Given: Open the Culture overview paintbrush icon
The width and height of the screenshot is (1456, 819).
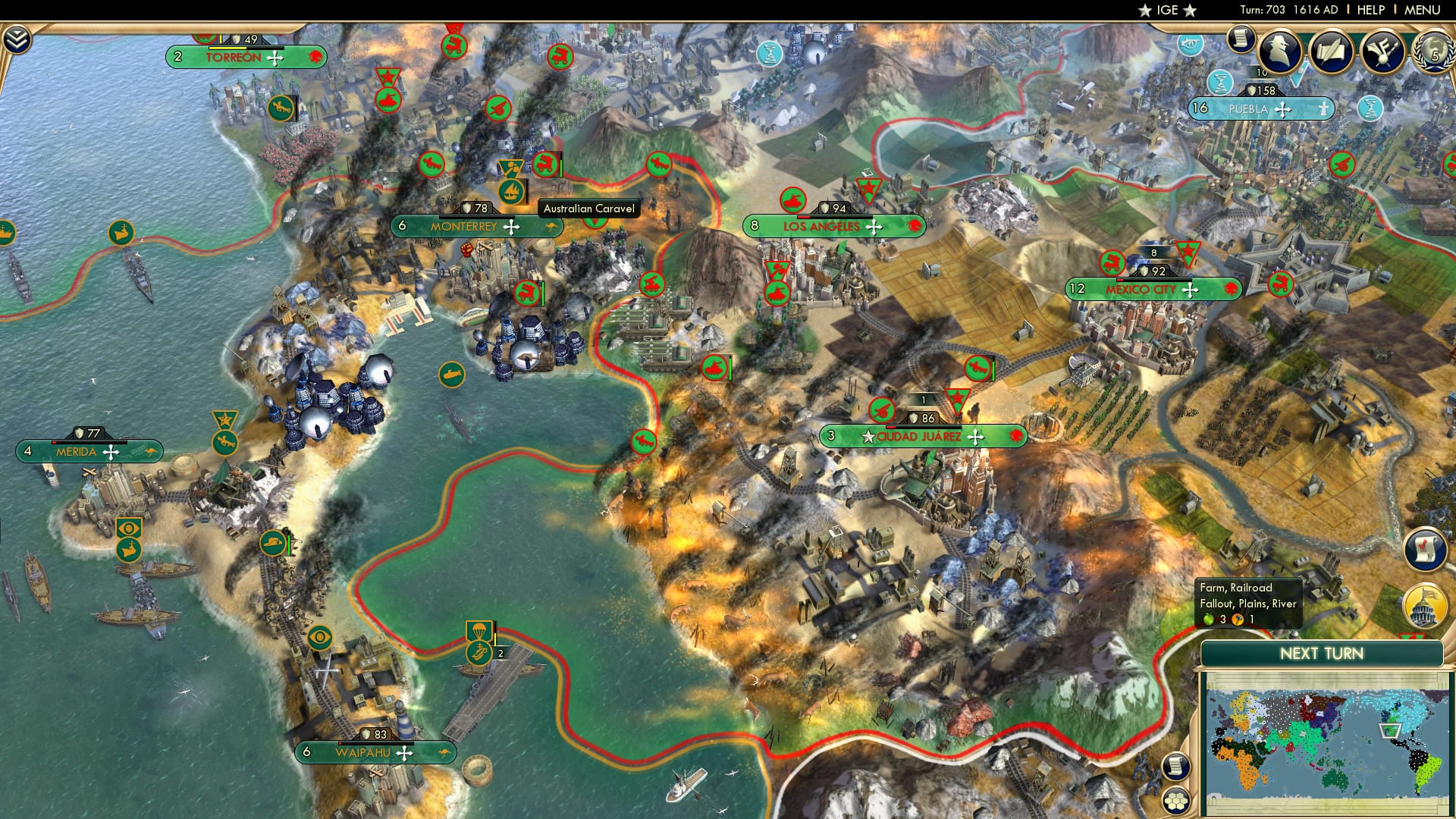Looking at the screenshot, I should tap(1383, 51).
